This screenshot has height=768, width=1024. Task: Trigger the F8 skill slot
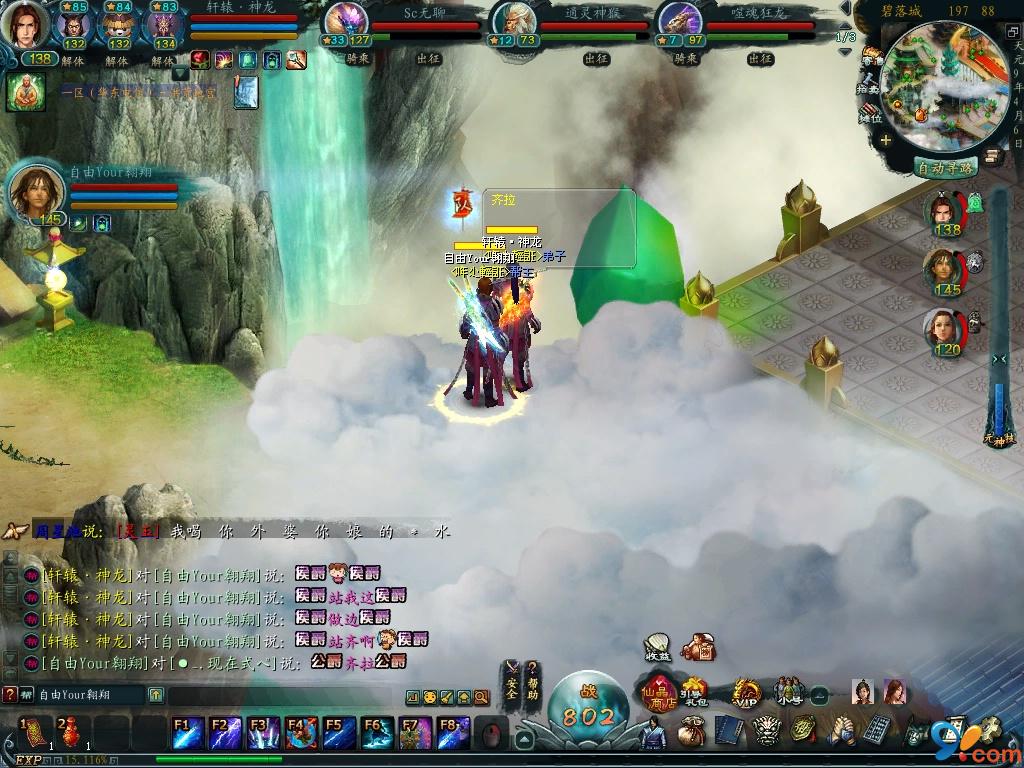[x=452, y=733]
